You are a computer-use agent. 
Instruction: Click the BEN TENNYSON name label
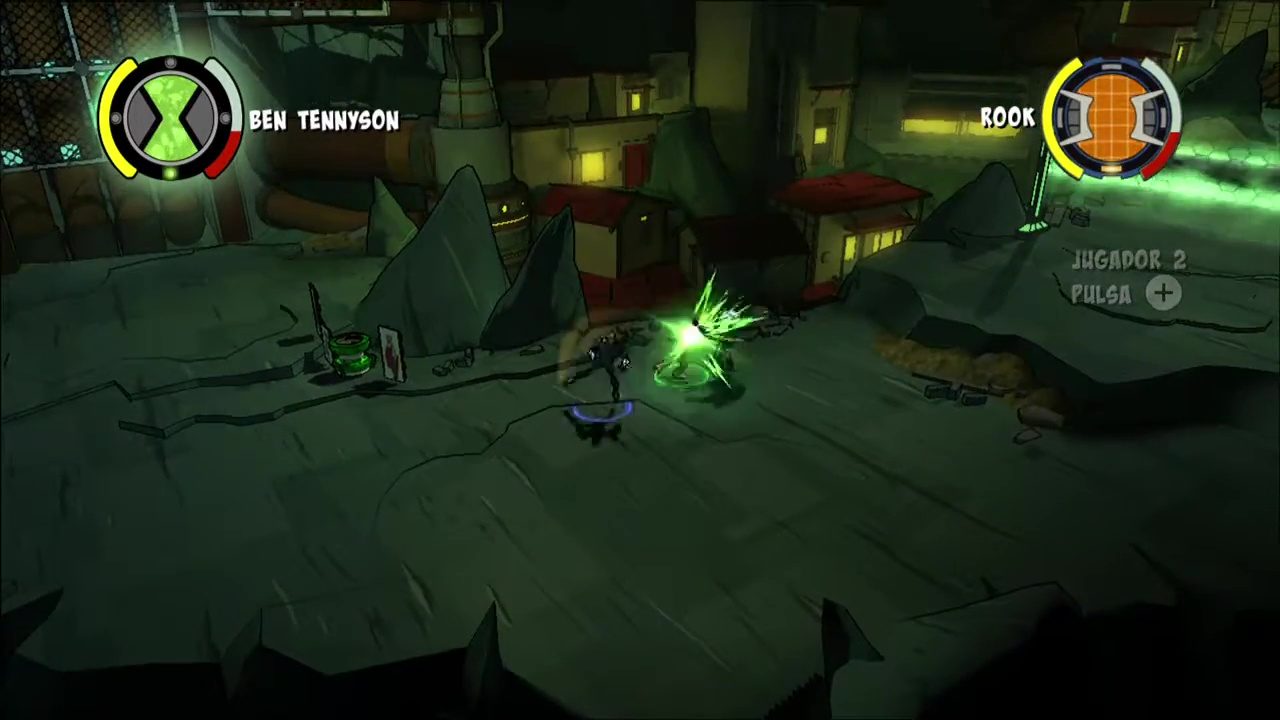coord(328,120)
